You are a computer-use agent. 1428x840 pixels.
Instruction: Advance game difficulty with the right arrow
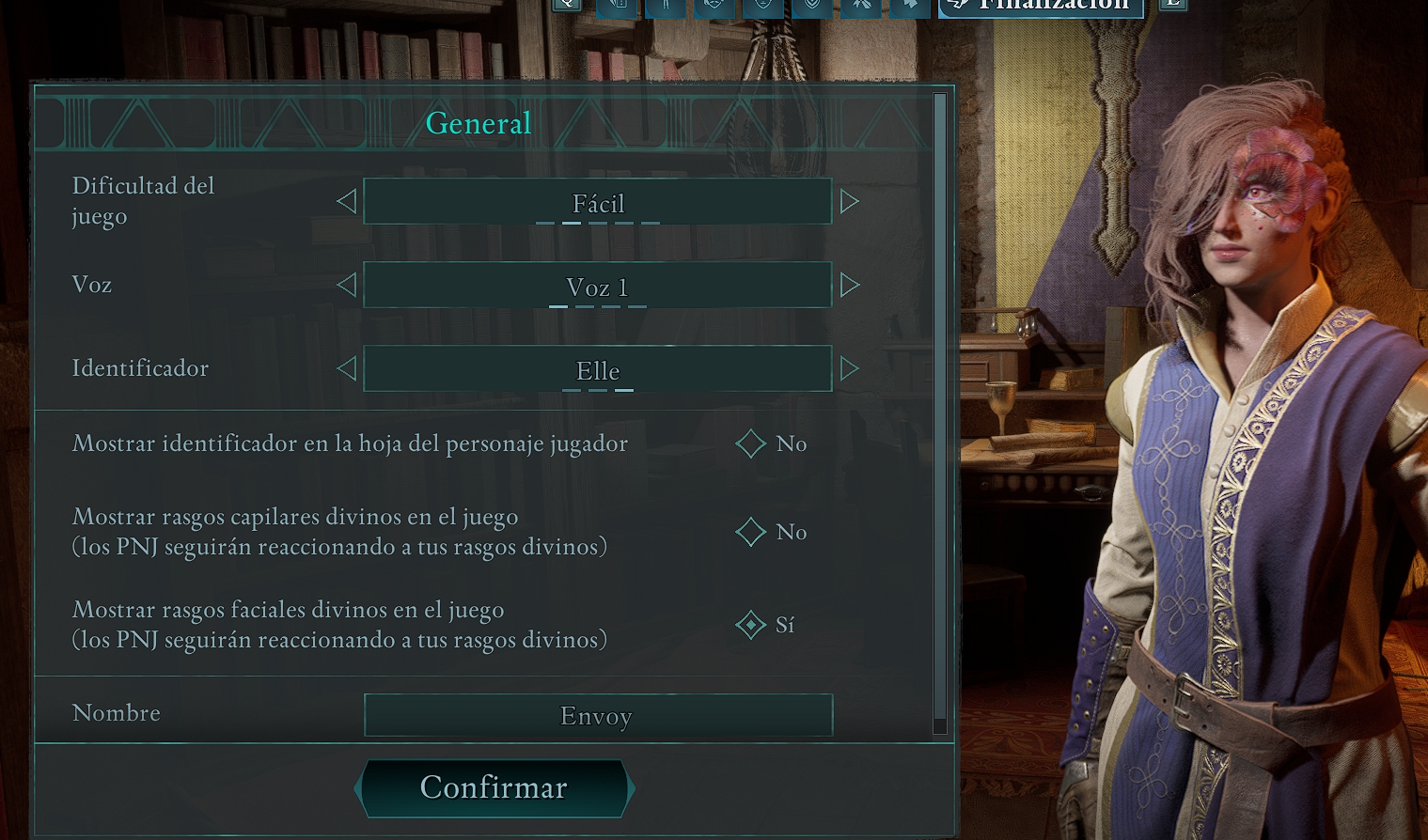coord(849,201)
